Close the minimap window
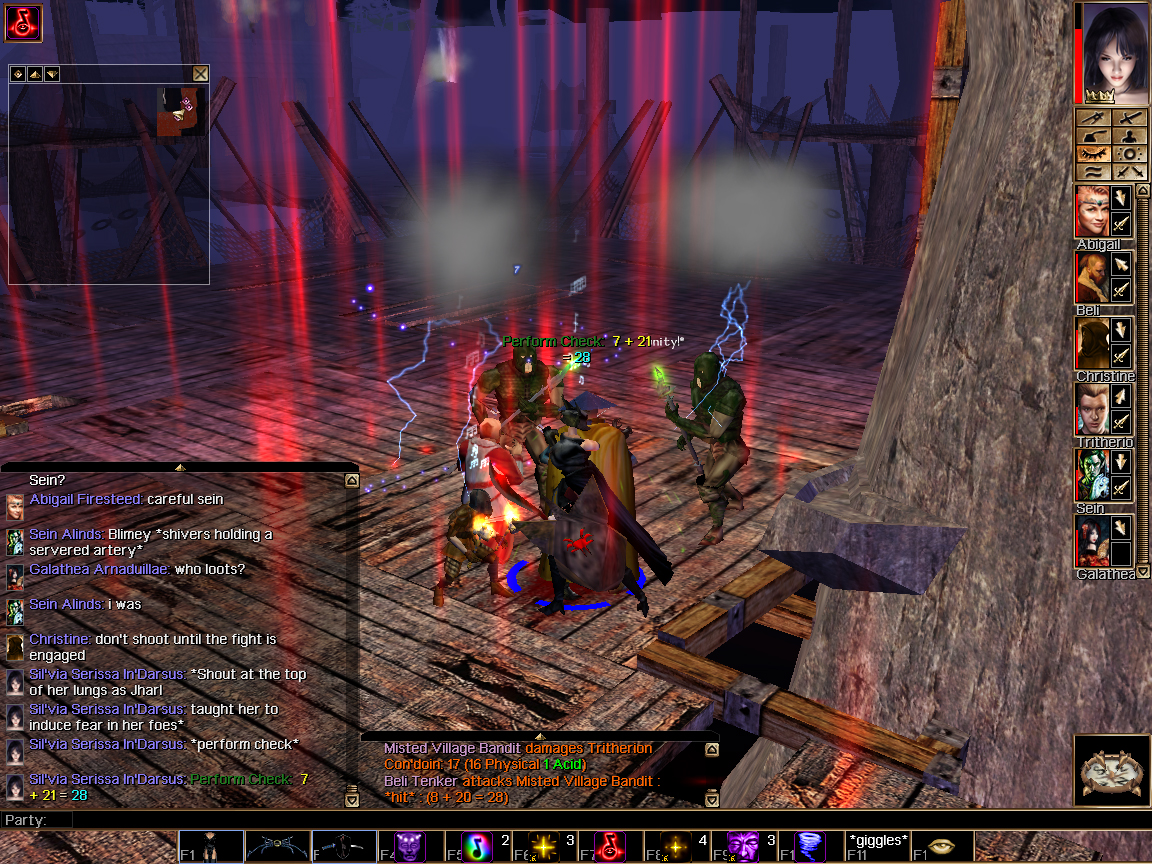Viewport: 1152px width, 864px height. (x=200, y=74)
